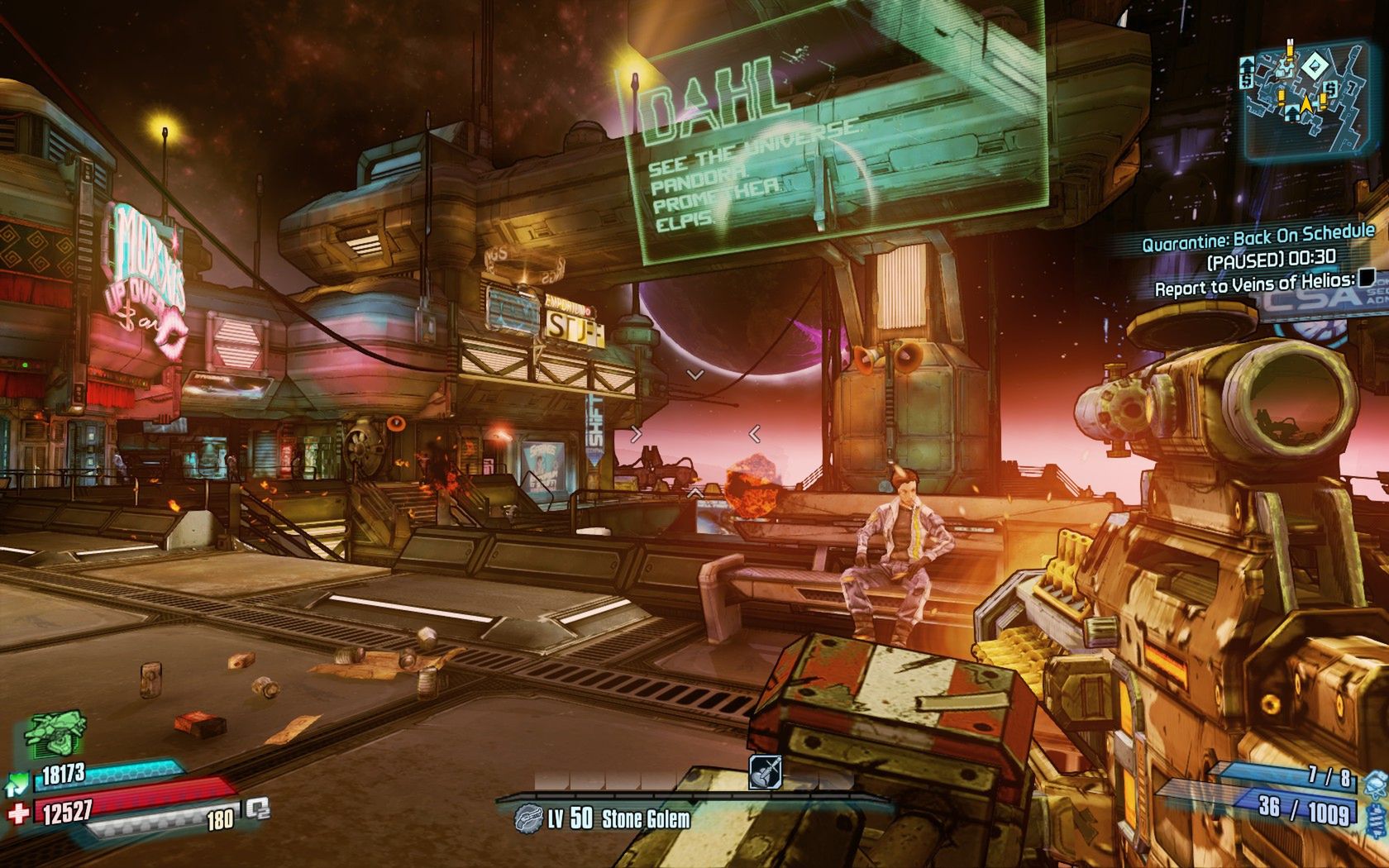Click the O2 oxygen kit icon
Viewport: 1389px width, 868px height.
point(257,808)
